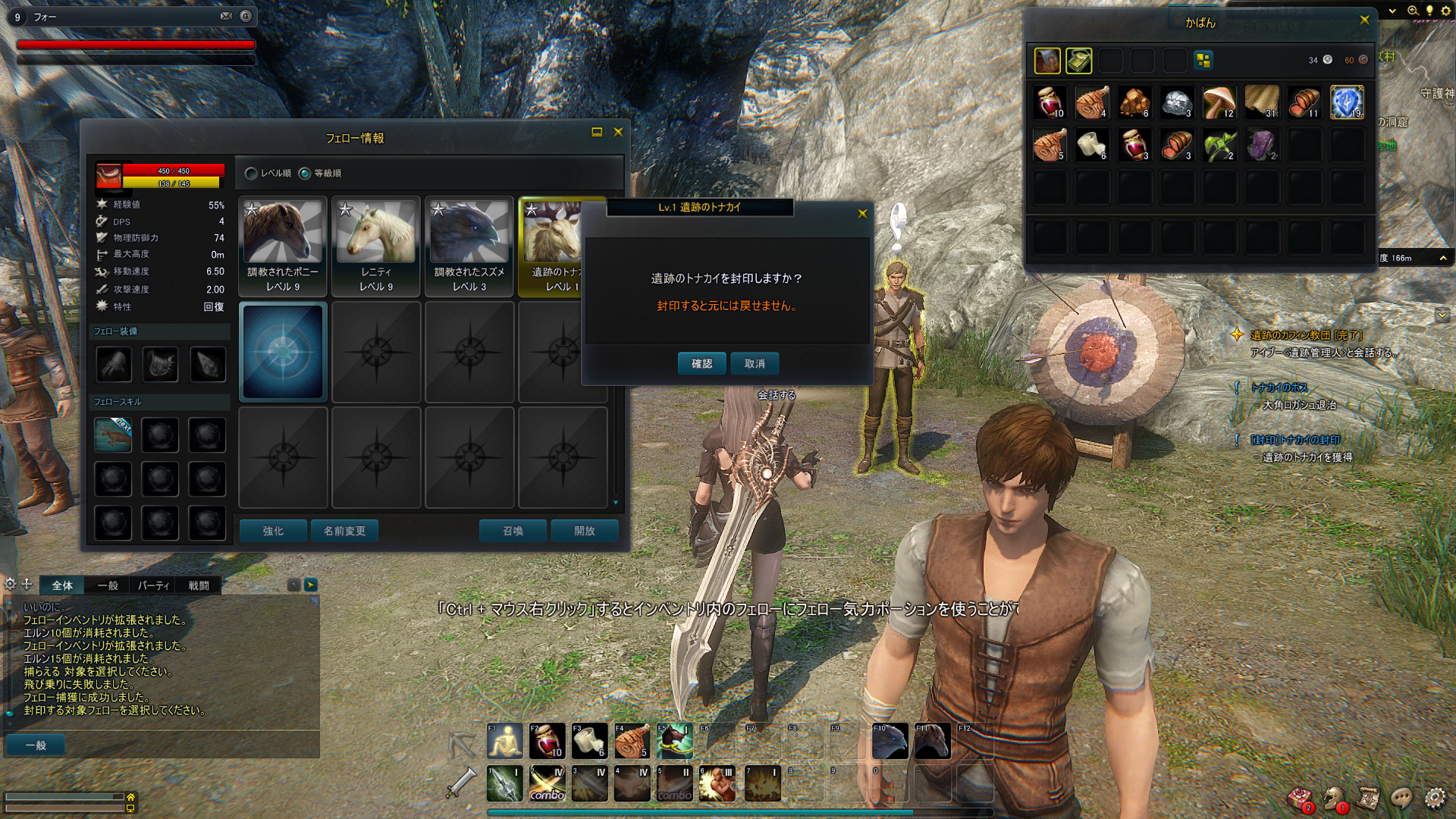This screenshot has width=1456, height=819.
Task: Summon the follower with 召喚
Action: tap(513, 531)
